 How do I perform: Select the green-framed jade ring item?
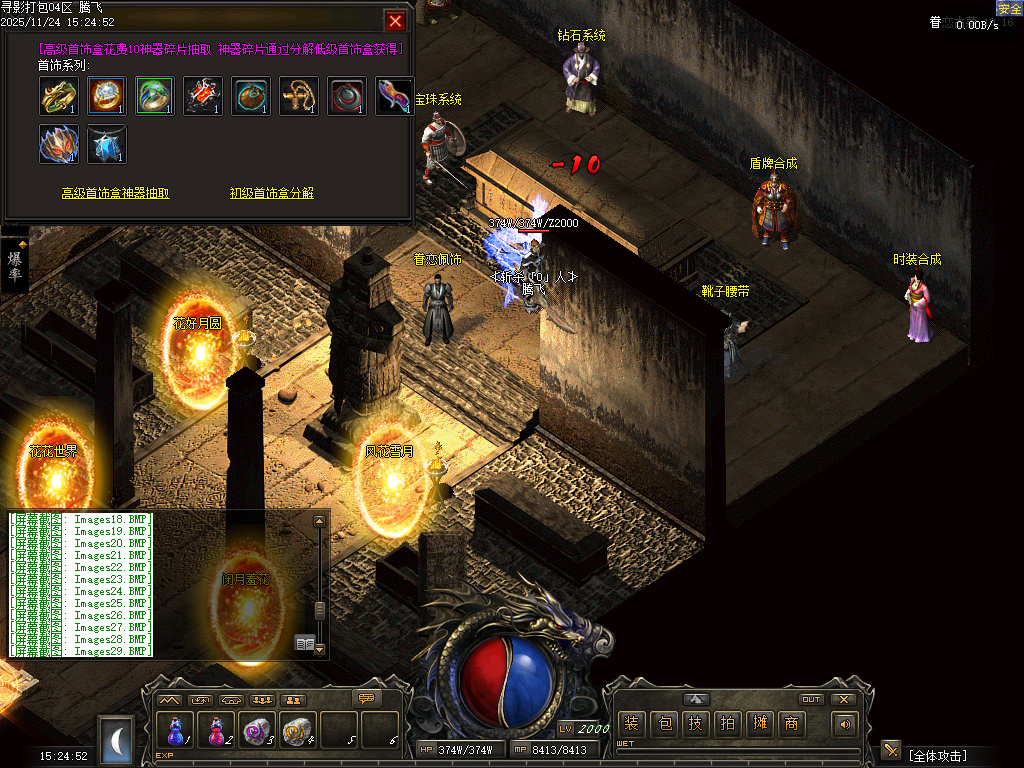[155, 96]
